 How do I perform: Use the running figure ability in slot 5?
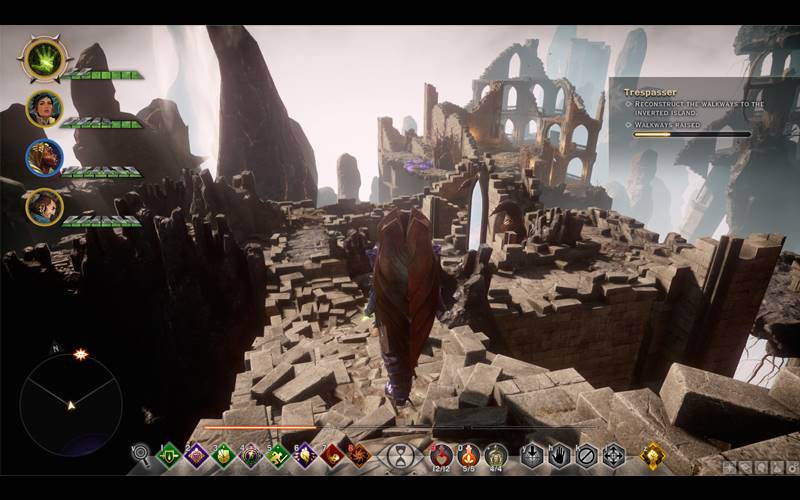278,456
